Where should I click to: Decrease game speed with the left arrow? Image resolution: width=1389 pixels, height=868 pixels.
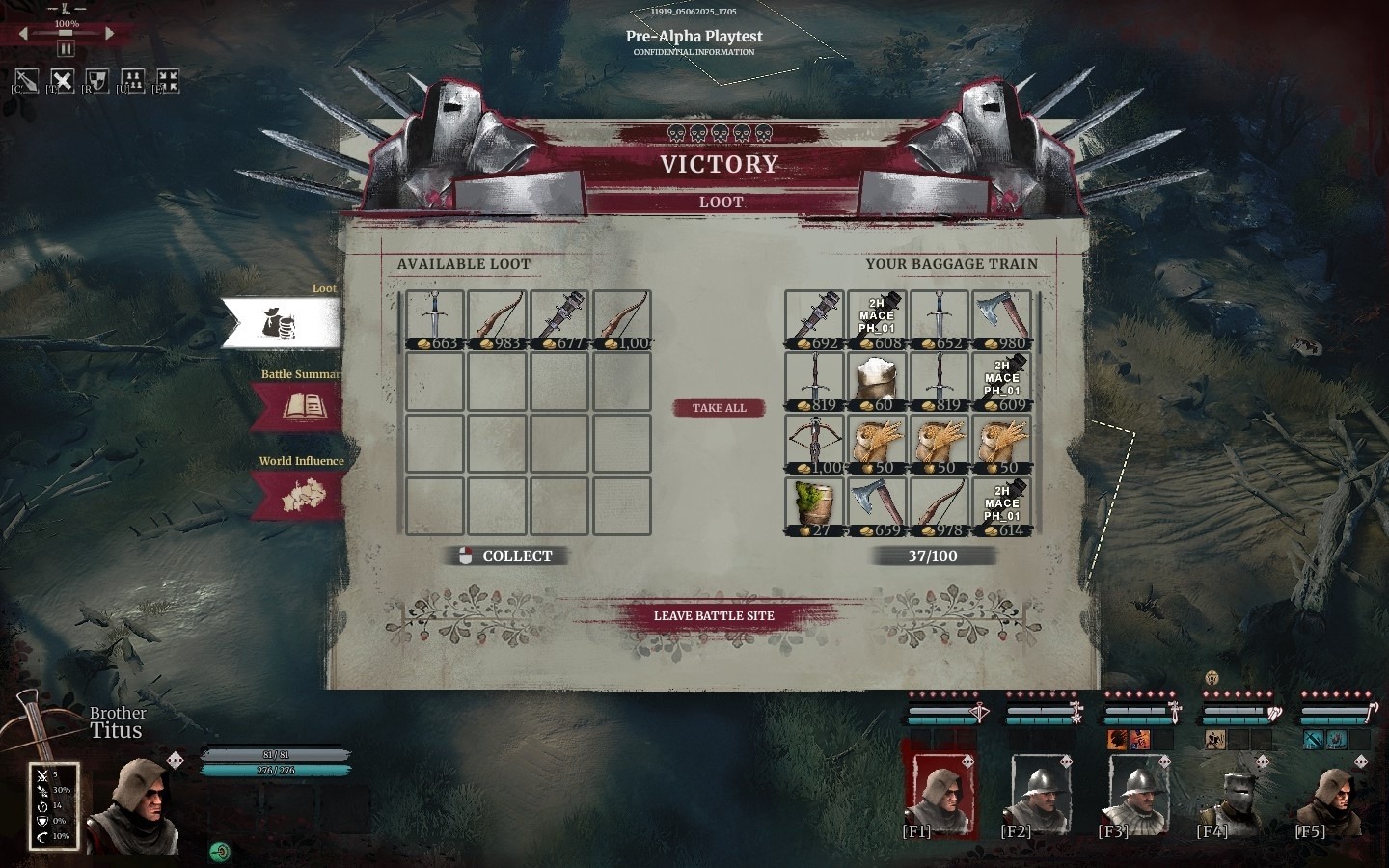coord(23,34)
